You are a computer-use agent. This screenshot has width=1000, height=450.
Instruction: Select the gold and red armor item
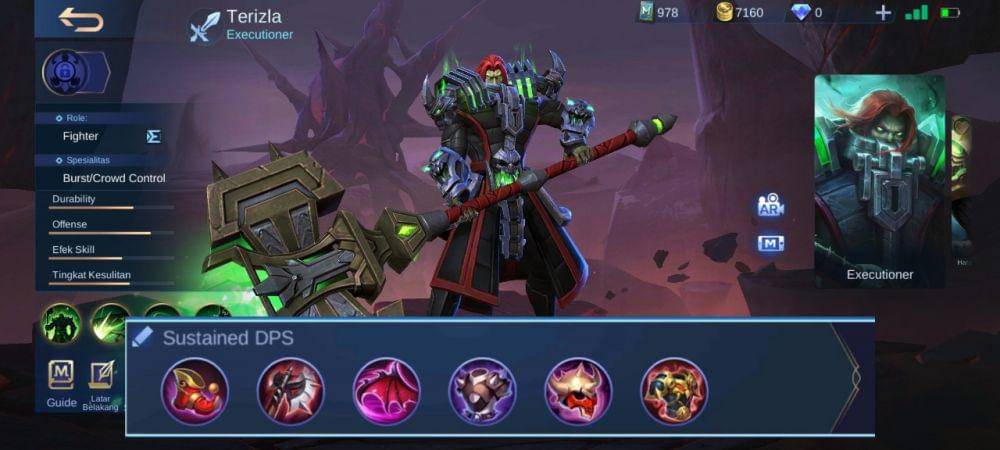[674, 391]
